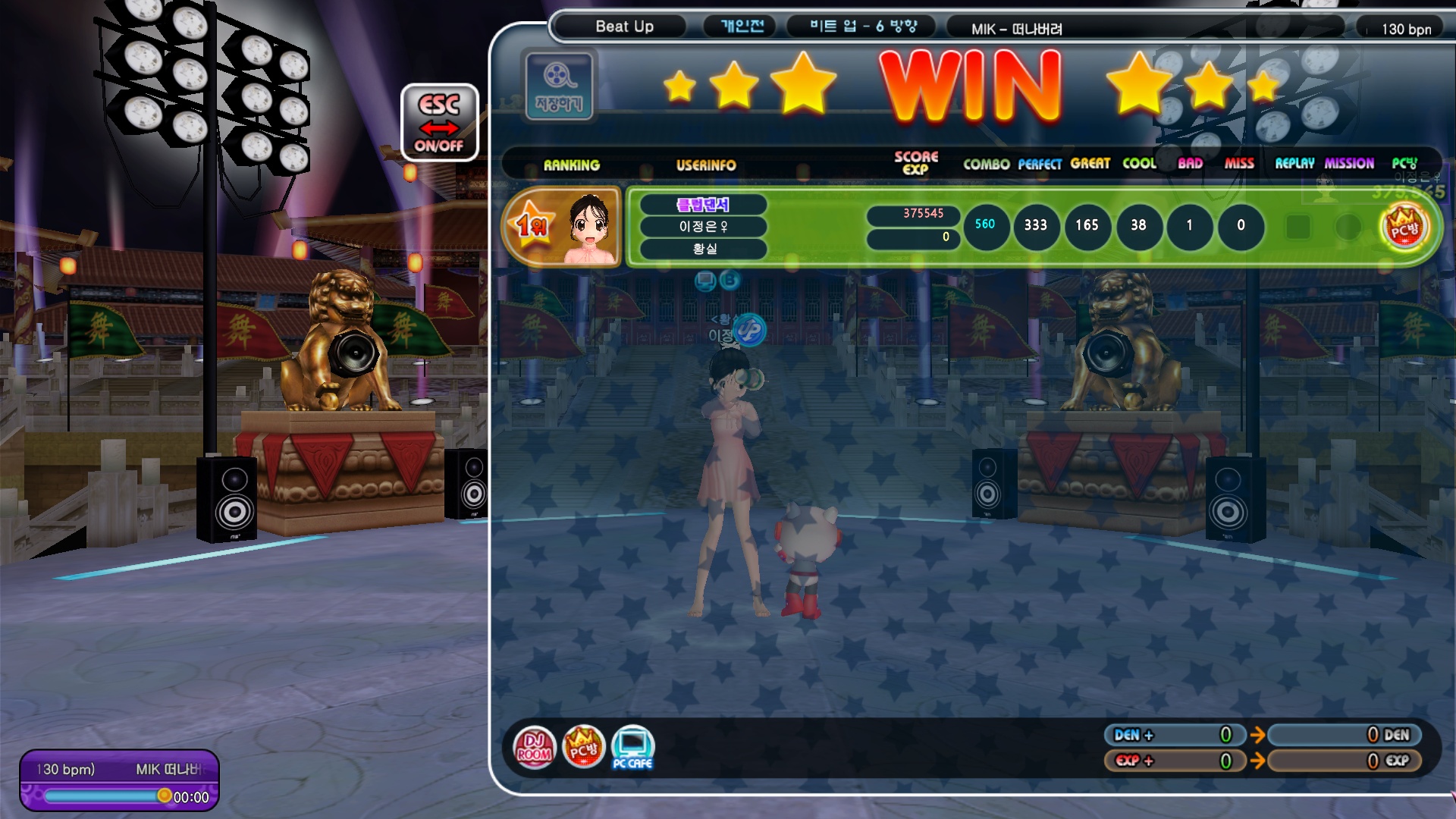Screen dimensions: 1456x819
Task: Click the save replay film-reel button
Action: [559, 85]
